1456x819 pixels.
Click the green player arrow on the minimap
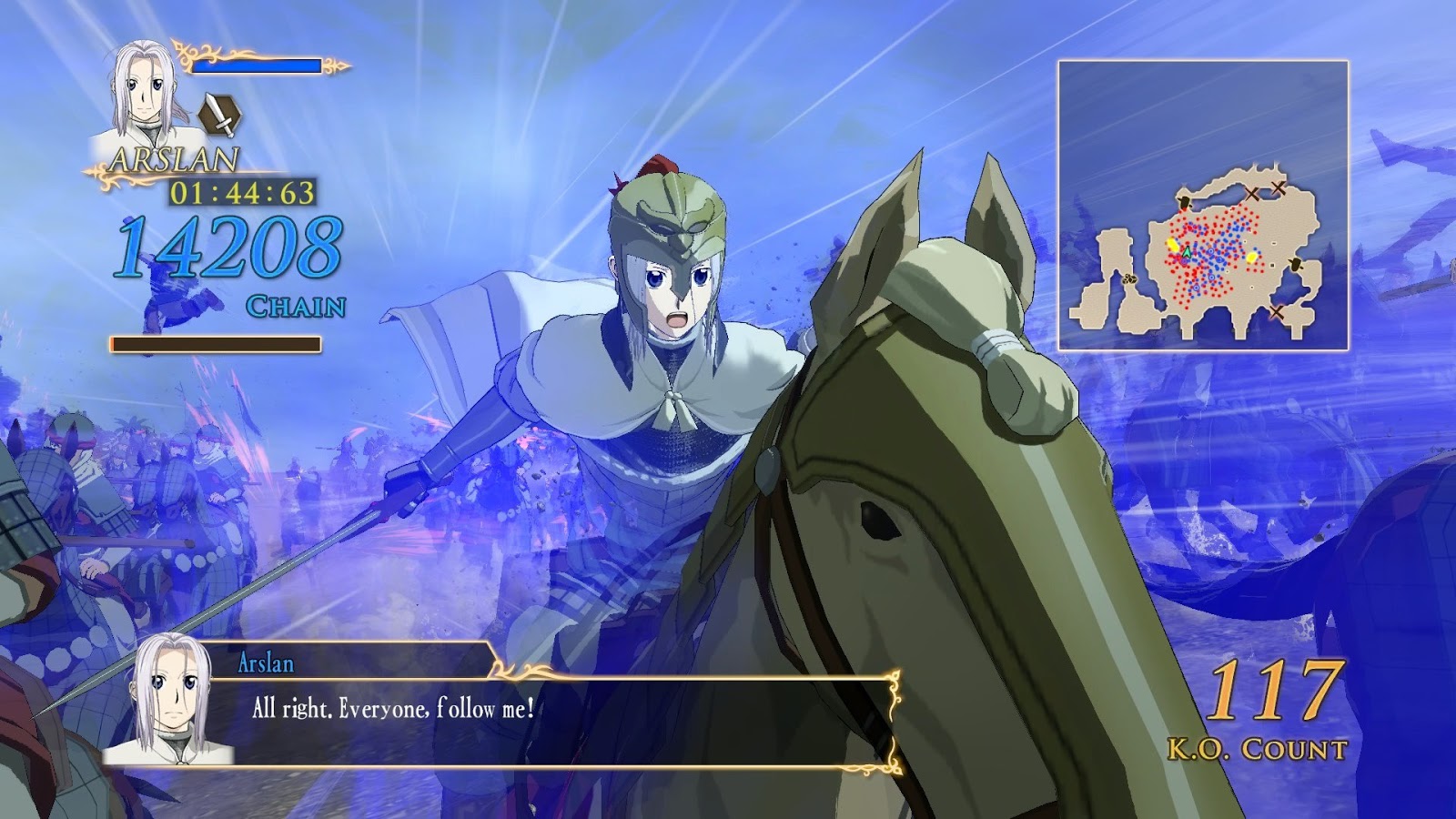click(1186, 250)
